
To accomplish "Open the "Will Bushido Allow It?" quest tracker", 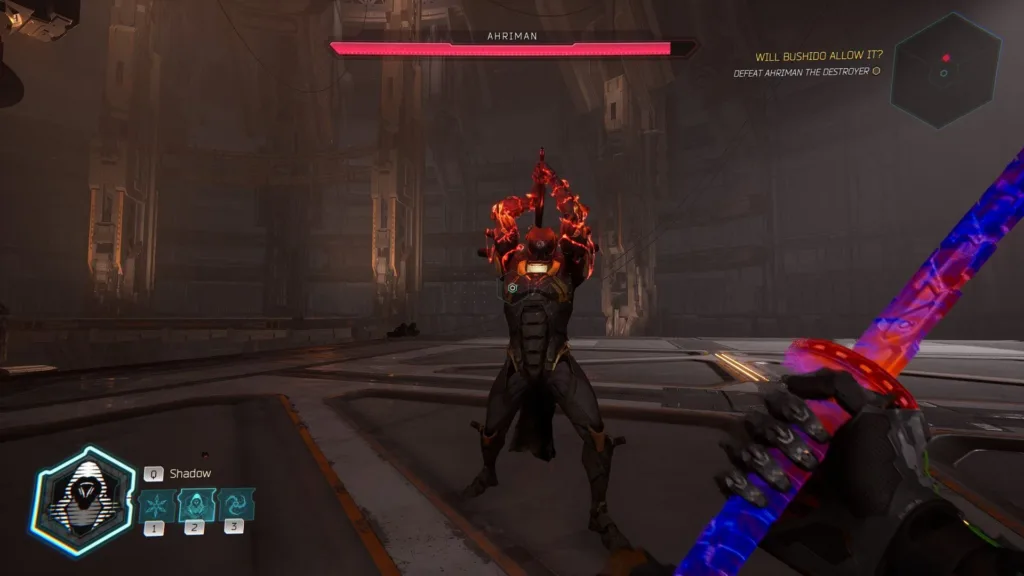I will 818,56.
